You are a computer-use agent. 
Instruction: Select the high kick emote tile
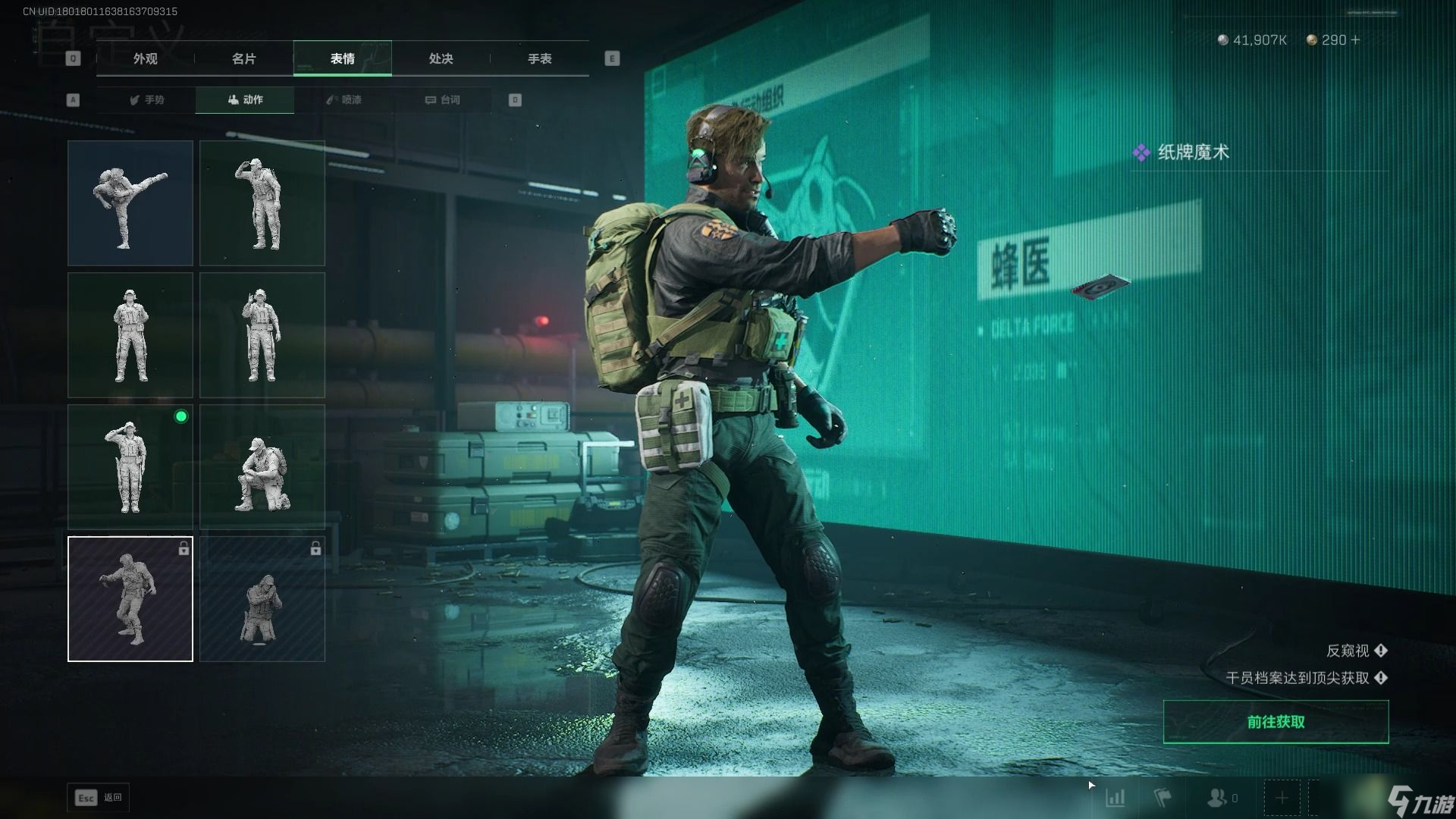[130, 202]
